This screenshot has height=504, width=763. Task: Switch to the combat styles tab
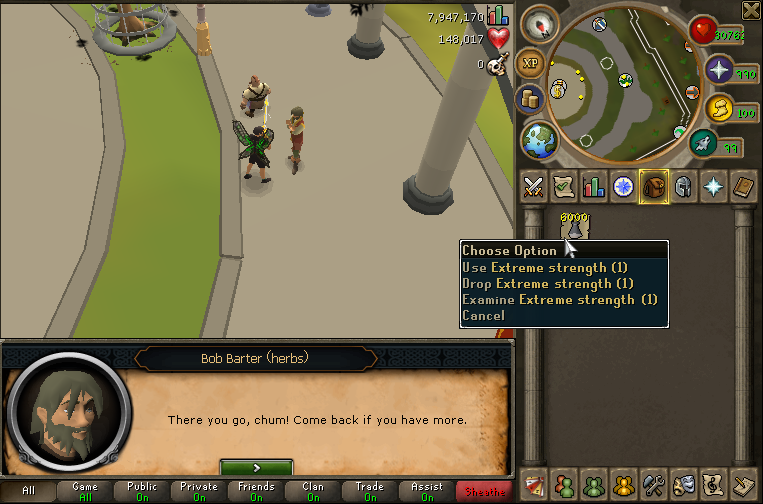point(533,187)
